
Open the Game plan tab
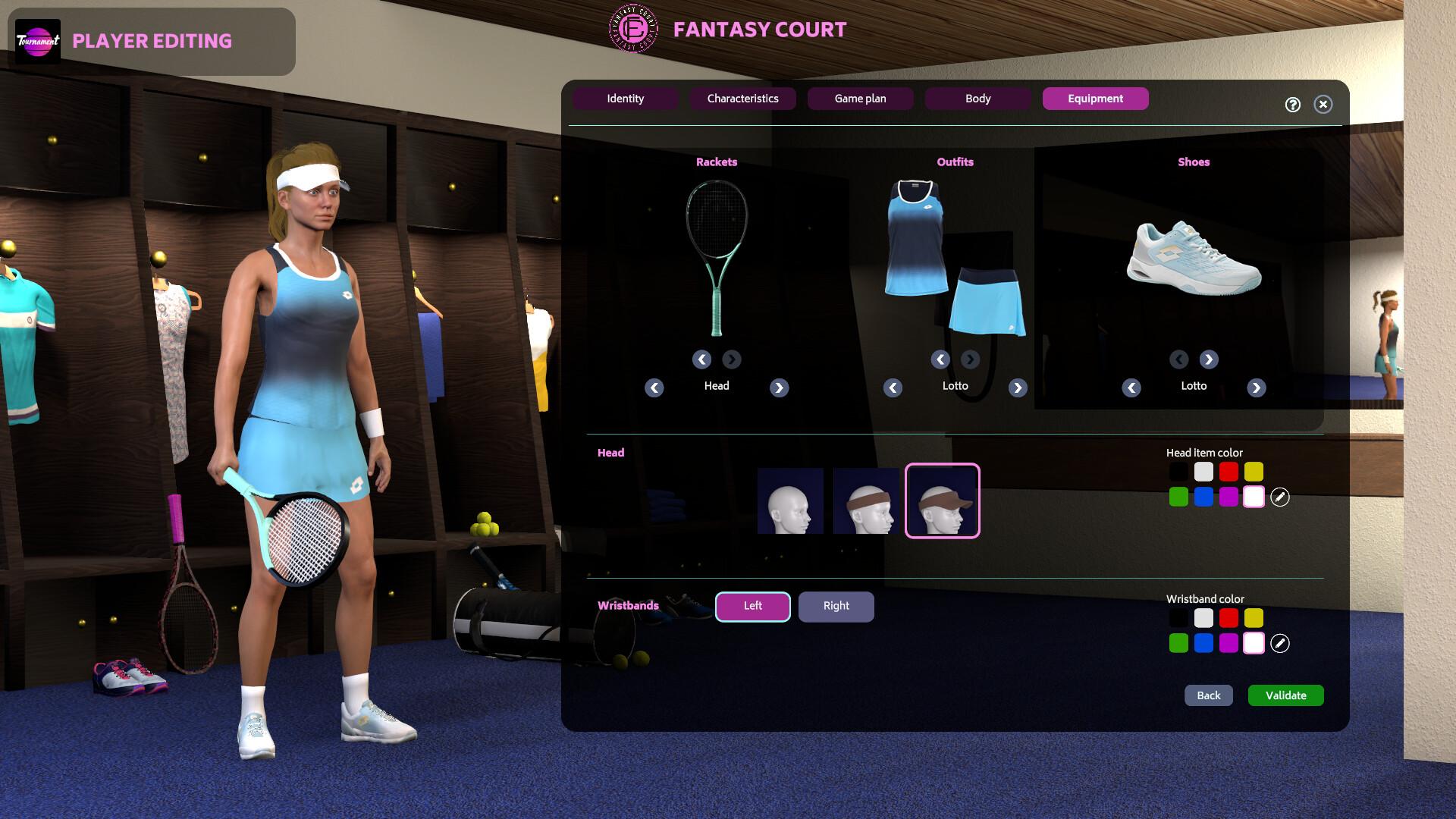(x=860, y=99)
